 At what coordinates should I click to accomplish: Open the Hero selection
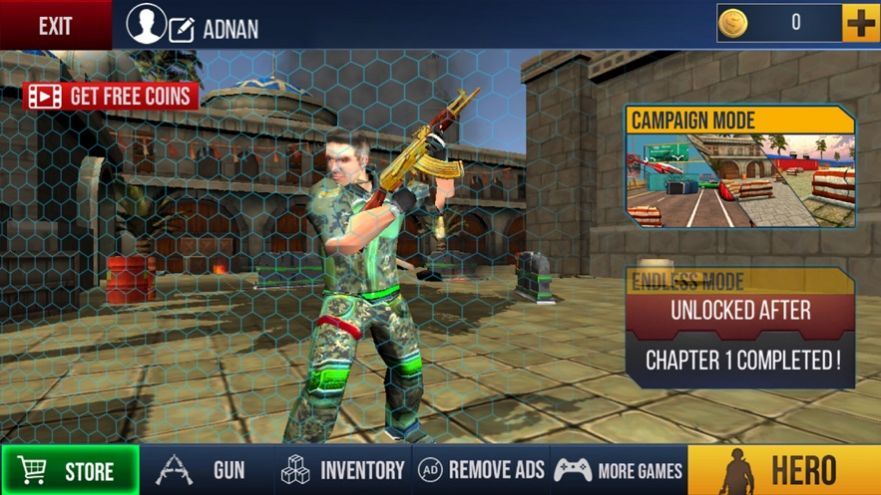(x=784, y=470)
